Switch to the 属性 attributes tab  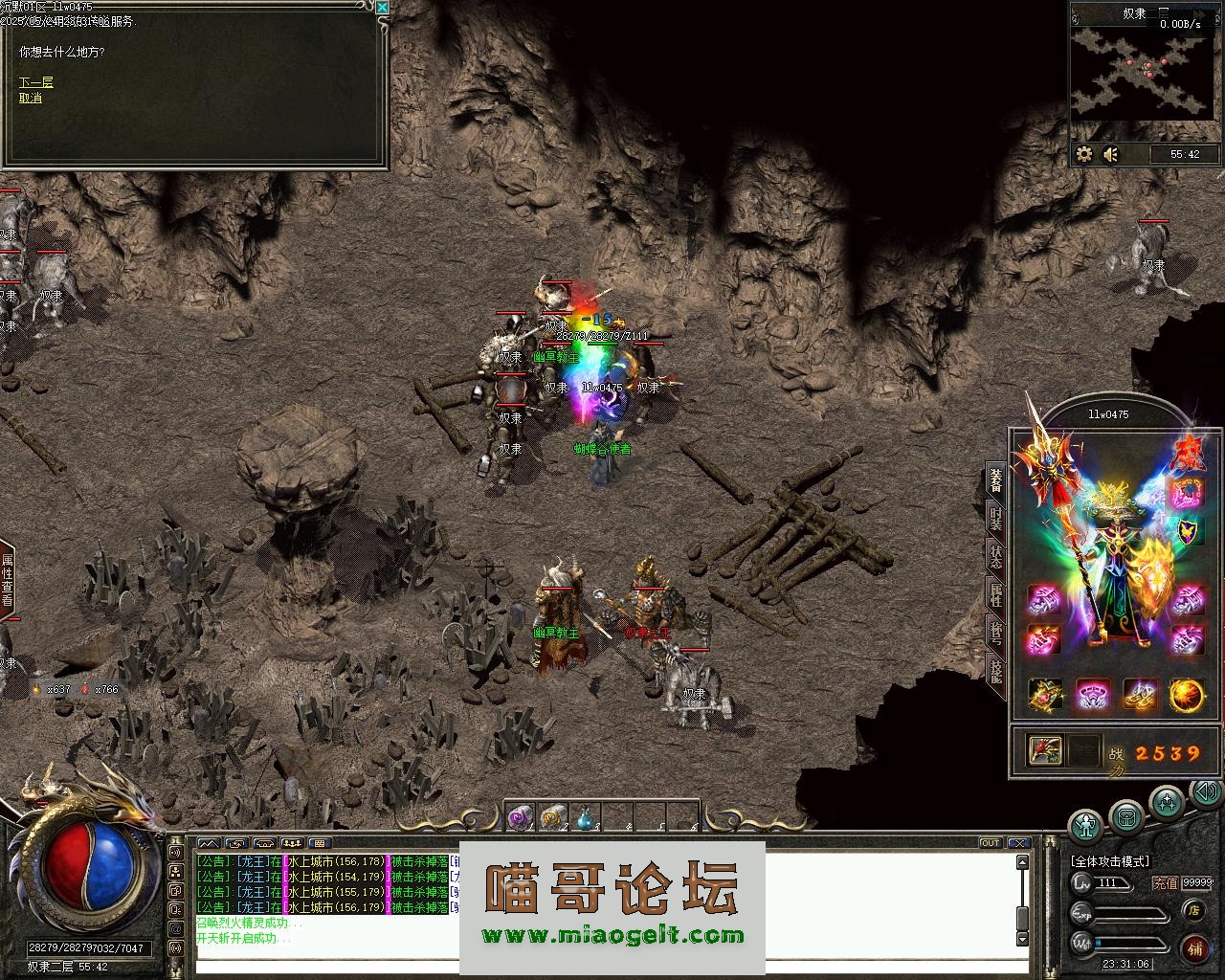pyautogui.click(x=996, y=594)
